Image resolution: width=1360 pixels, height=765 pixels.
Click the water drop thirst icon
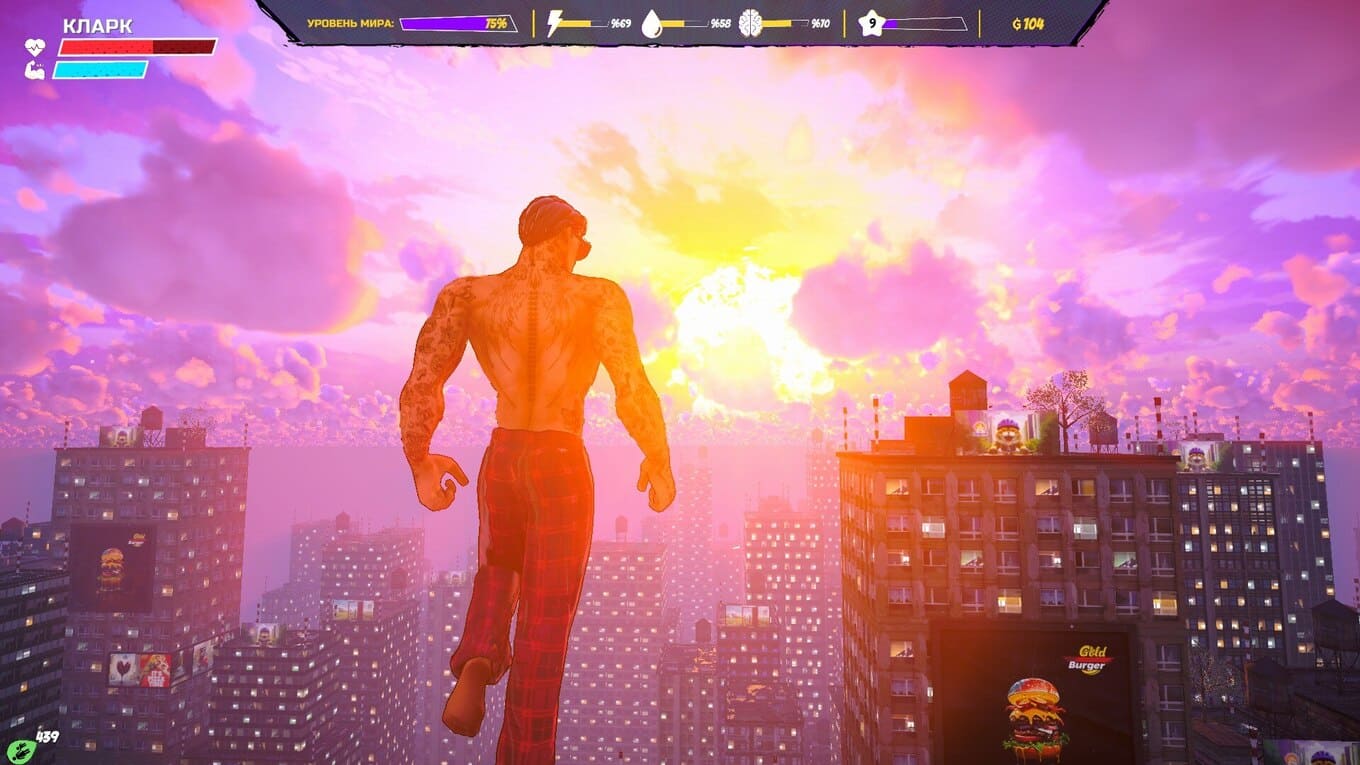652,23
